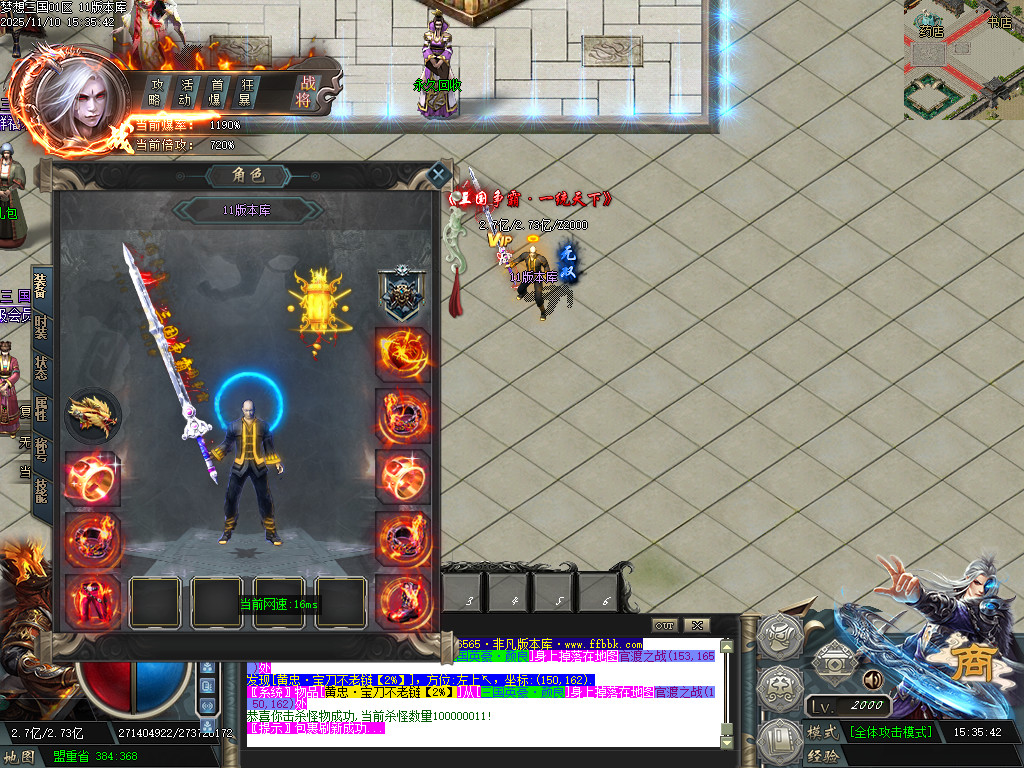Select the skull shield medal slot

pos(402,293)
